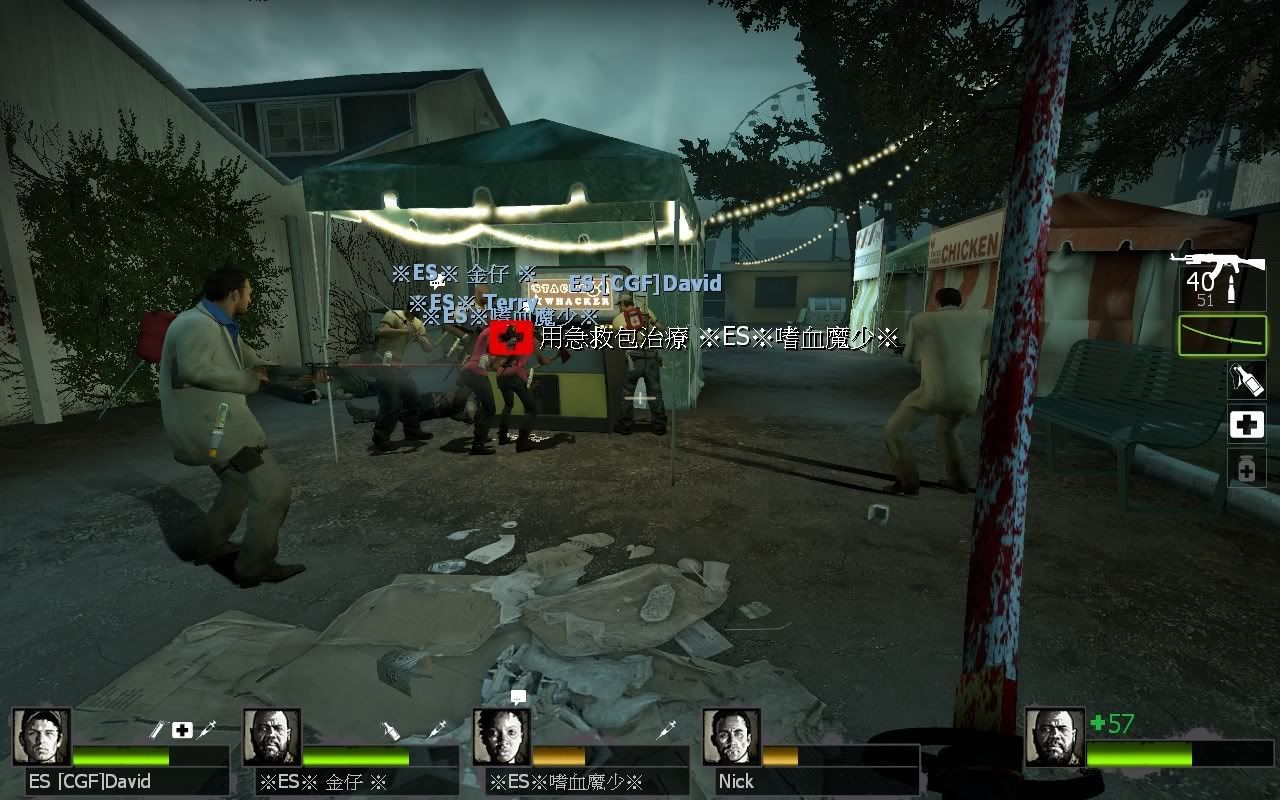Click your own survivor portrait beside 57 health

tap(1054, 737)
